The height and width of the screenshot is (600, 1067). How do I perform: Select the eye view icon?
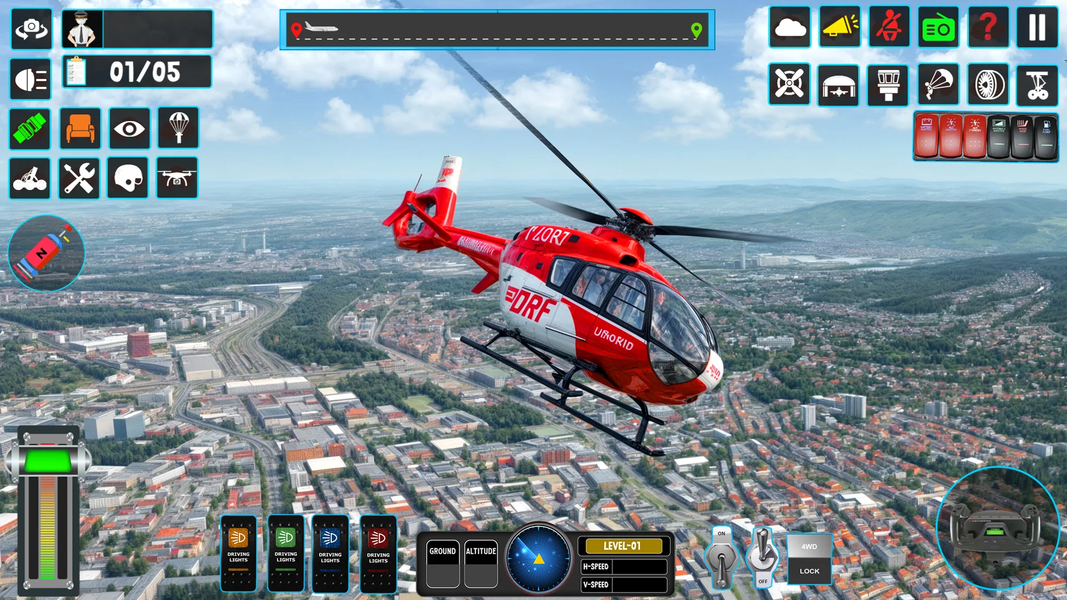(129, 128)
